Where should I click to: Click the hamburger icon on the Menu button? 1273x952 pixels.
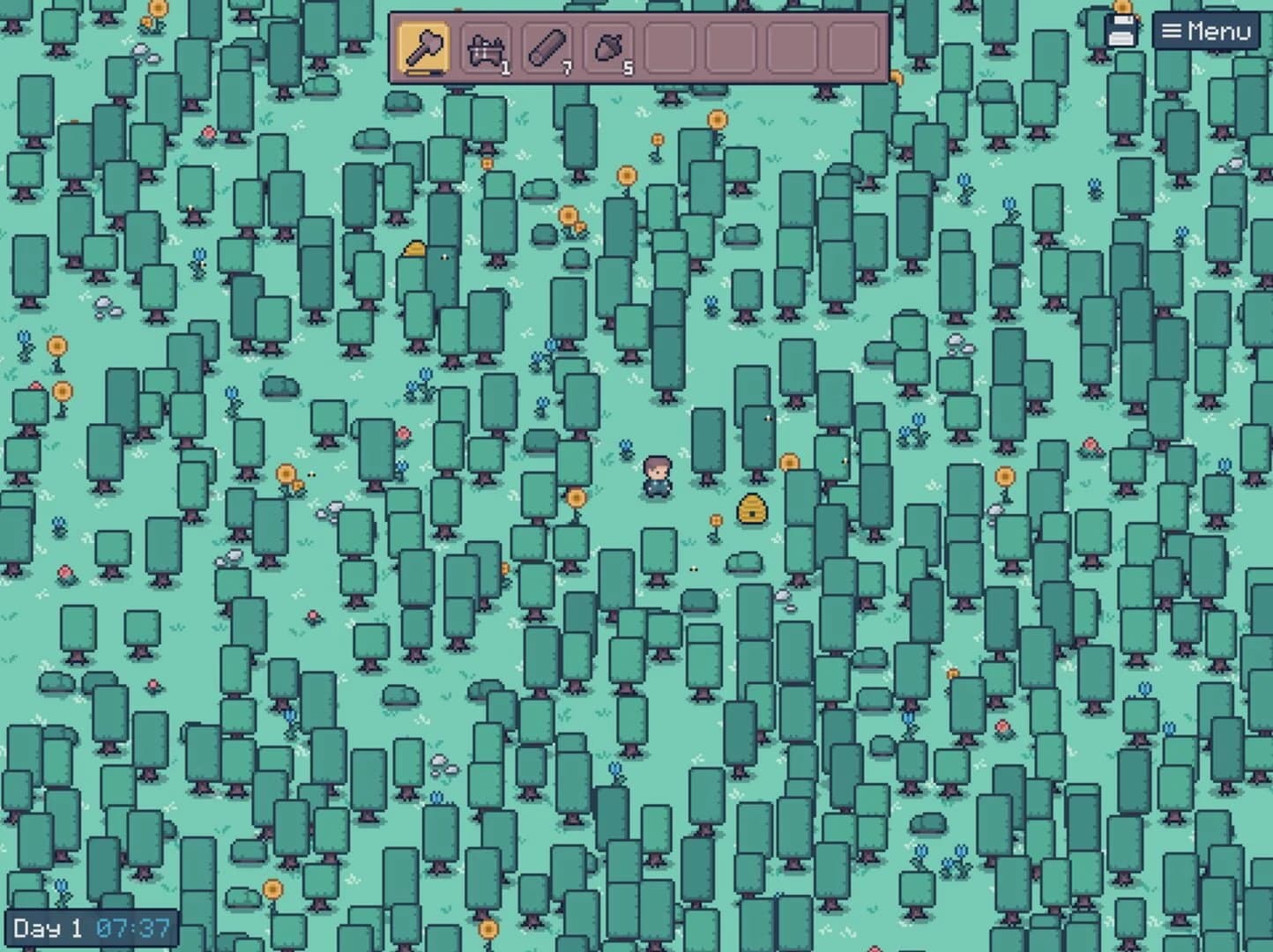pos(1172,31)
